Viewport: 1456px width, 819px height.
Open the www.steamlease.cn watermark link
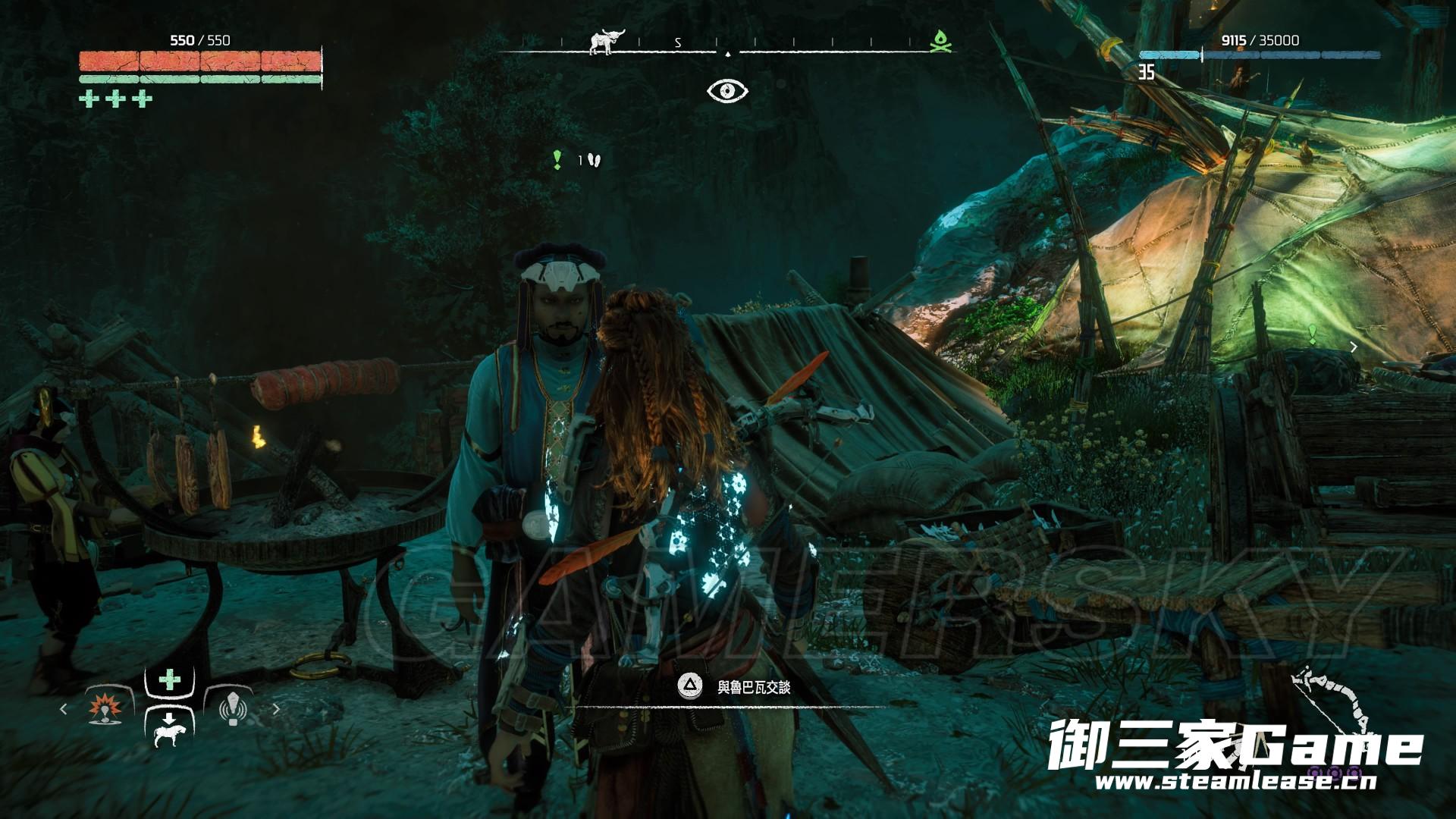(1238, 781)
